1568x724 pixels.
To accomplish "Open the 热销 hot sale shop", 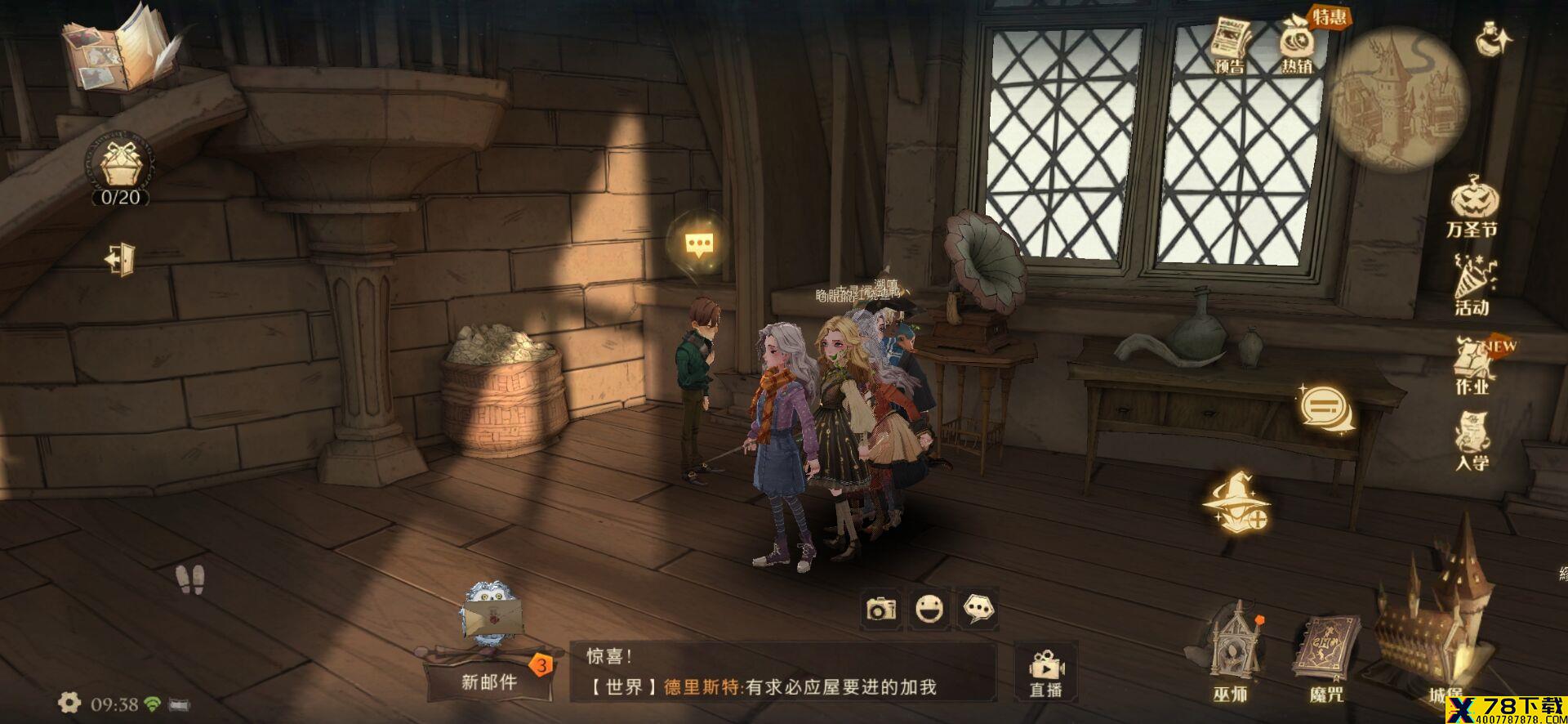I will click(x=1297, y=46).
